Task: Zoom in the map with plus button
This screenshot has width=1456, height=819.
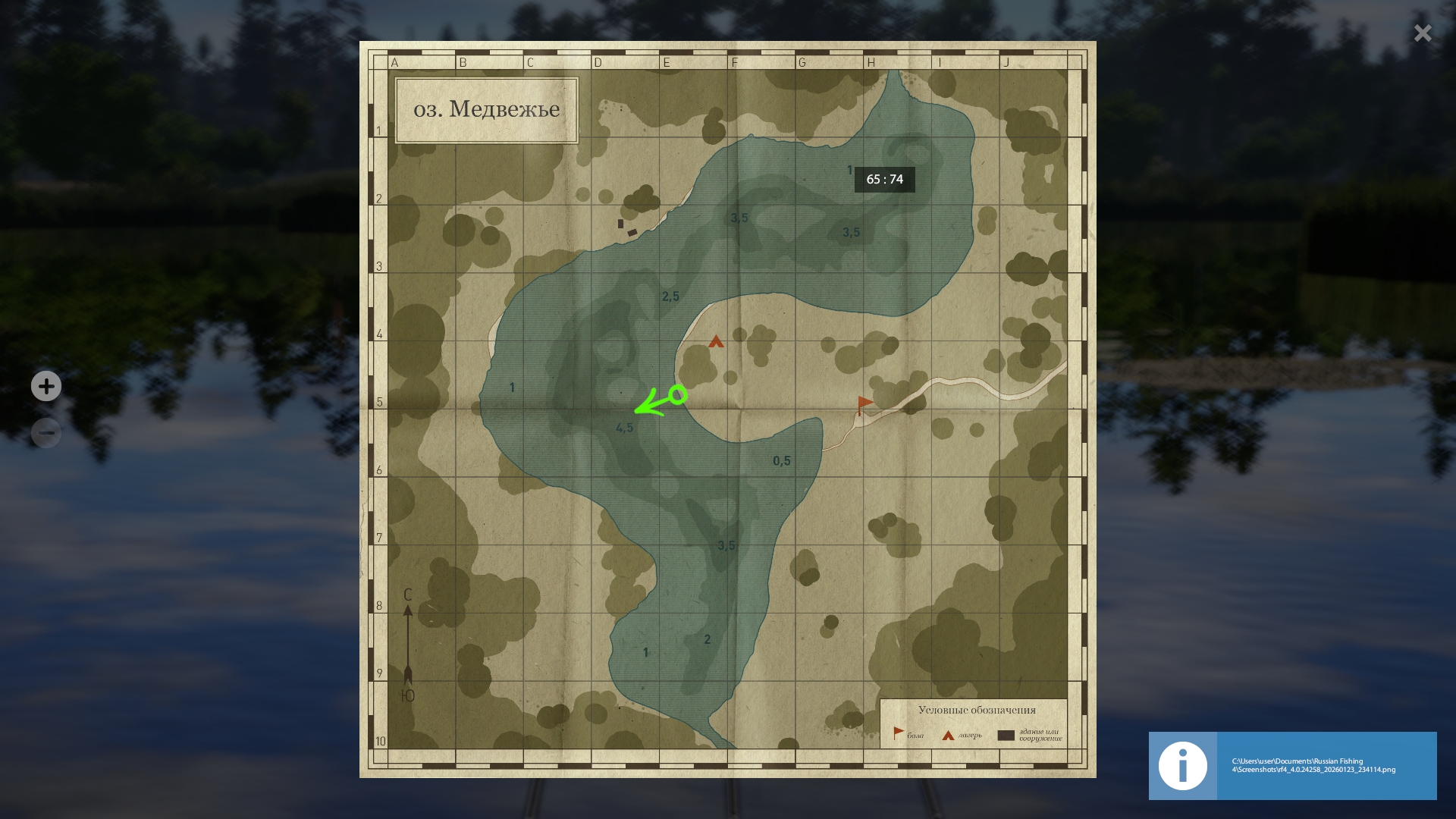Action: pyautogui.click(x=46, y=386)
